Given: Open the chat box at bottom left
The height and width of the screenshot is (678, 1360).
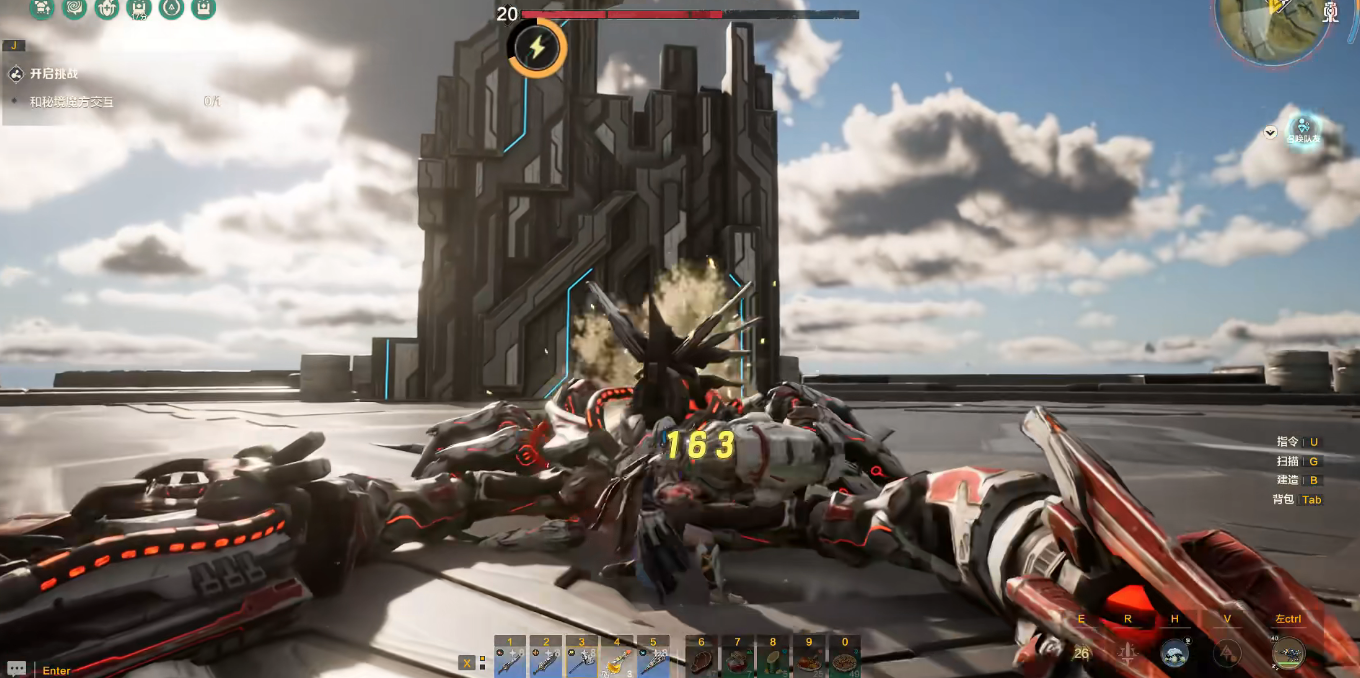Looking at the screenshot, I should [x=17, y=669].
